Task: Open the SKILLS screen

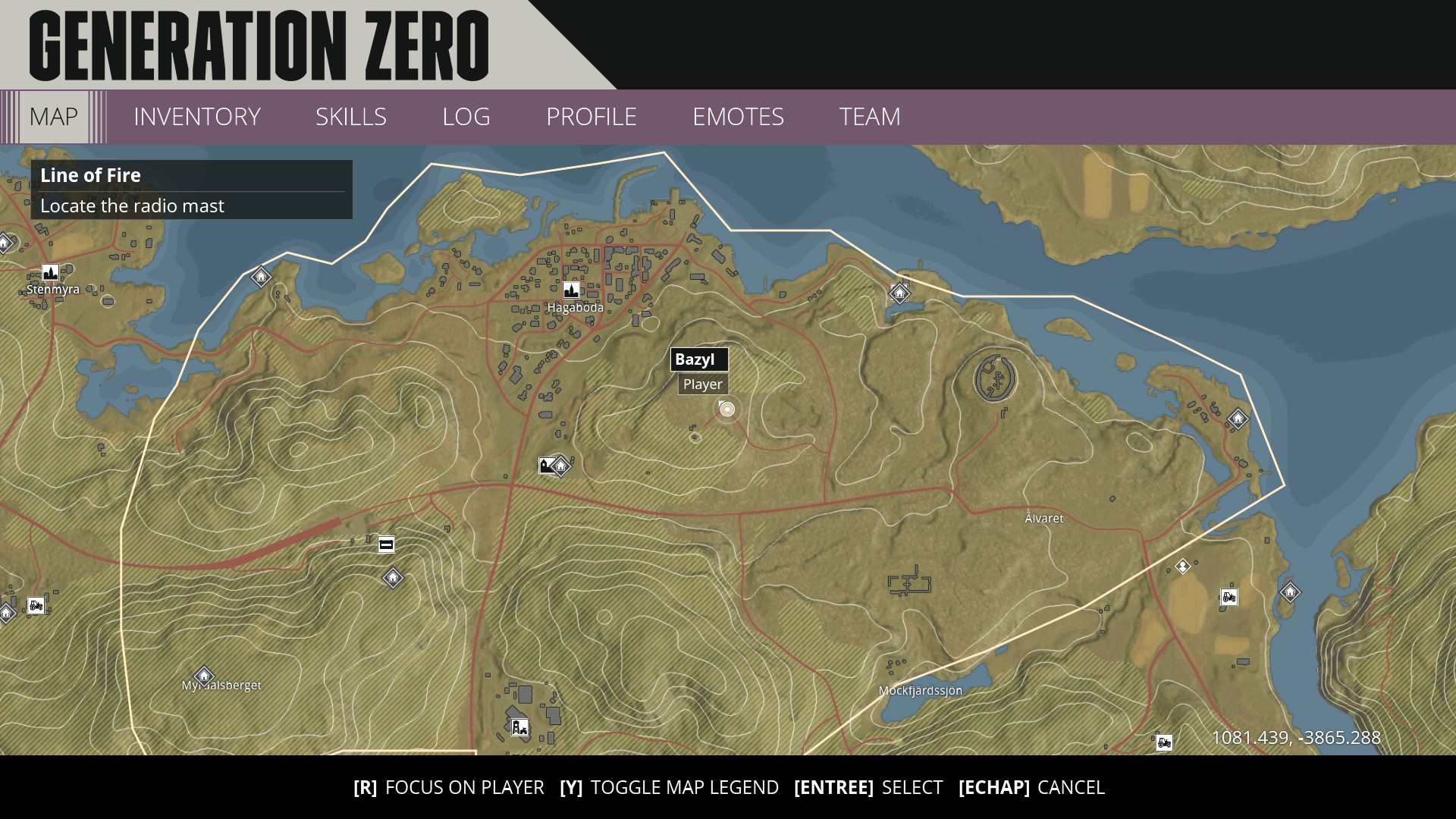Action: (x=352, y=117)
